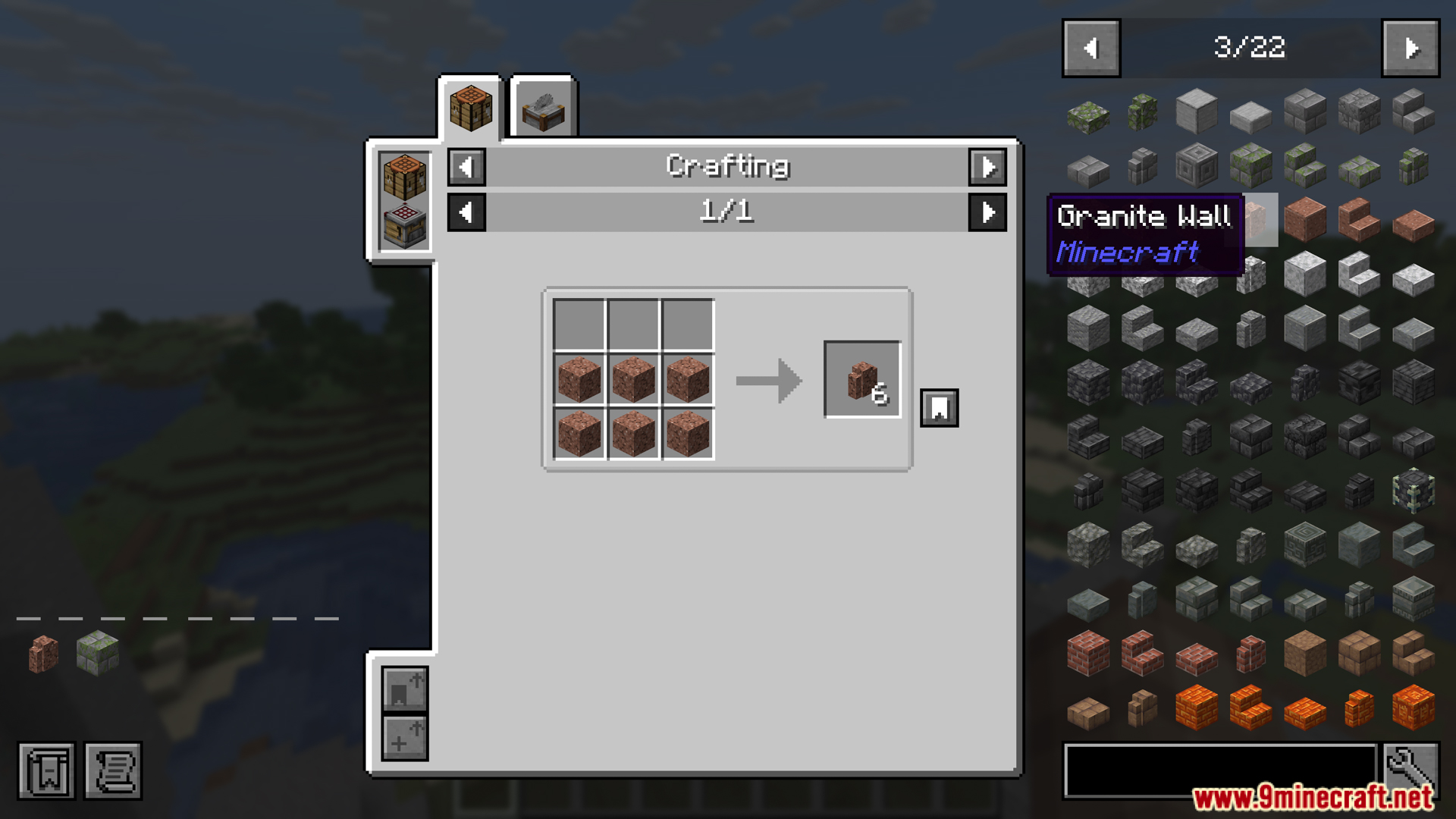Click the recipe scroll icon bottom left

point(113,772)
